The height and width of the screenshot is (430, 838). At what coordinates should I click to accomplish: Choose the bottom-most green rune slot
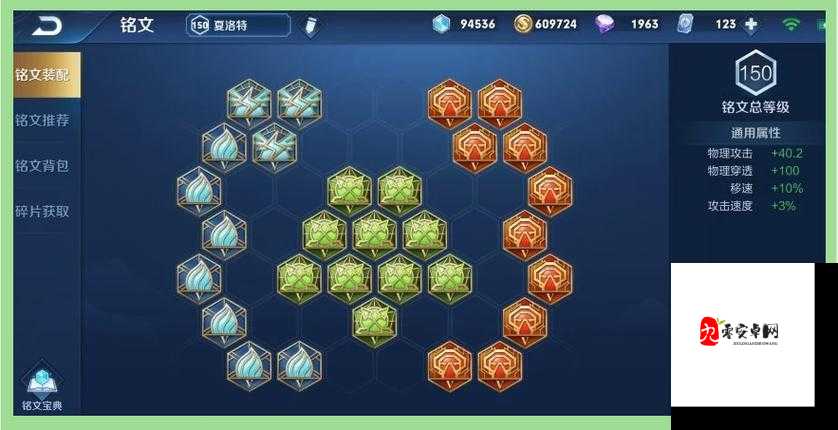click(374, 319)
